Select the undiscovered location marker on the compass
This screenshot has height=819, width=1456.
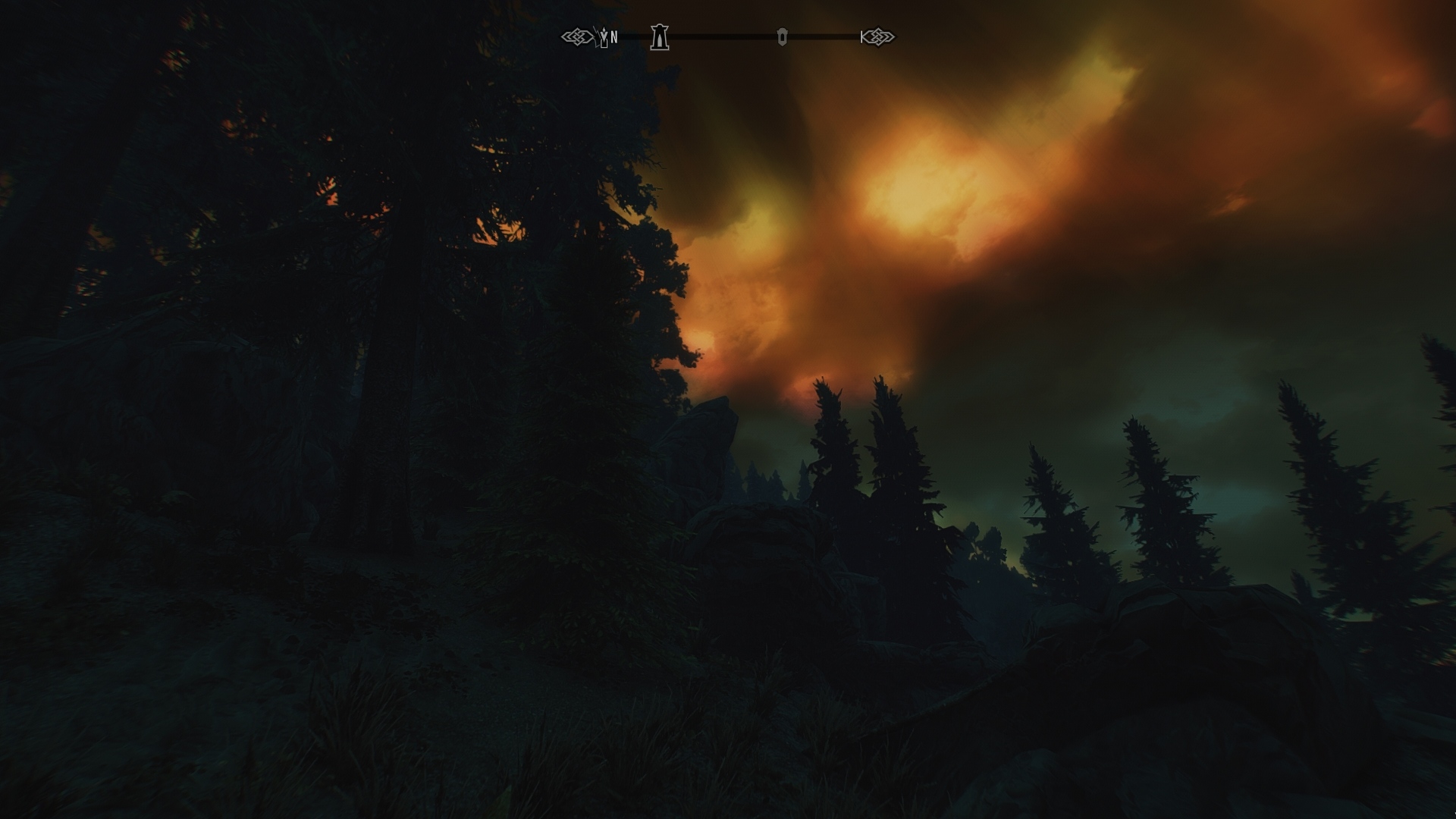click(783, 36)
